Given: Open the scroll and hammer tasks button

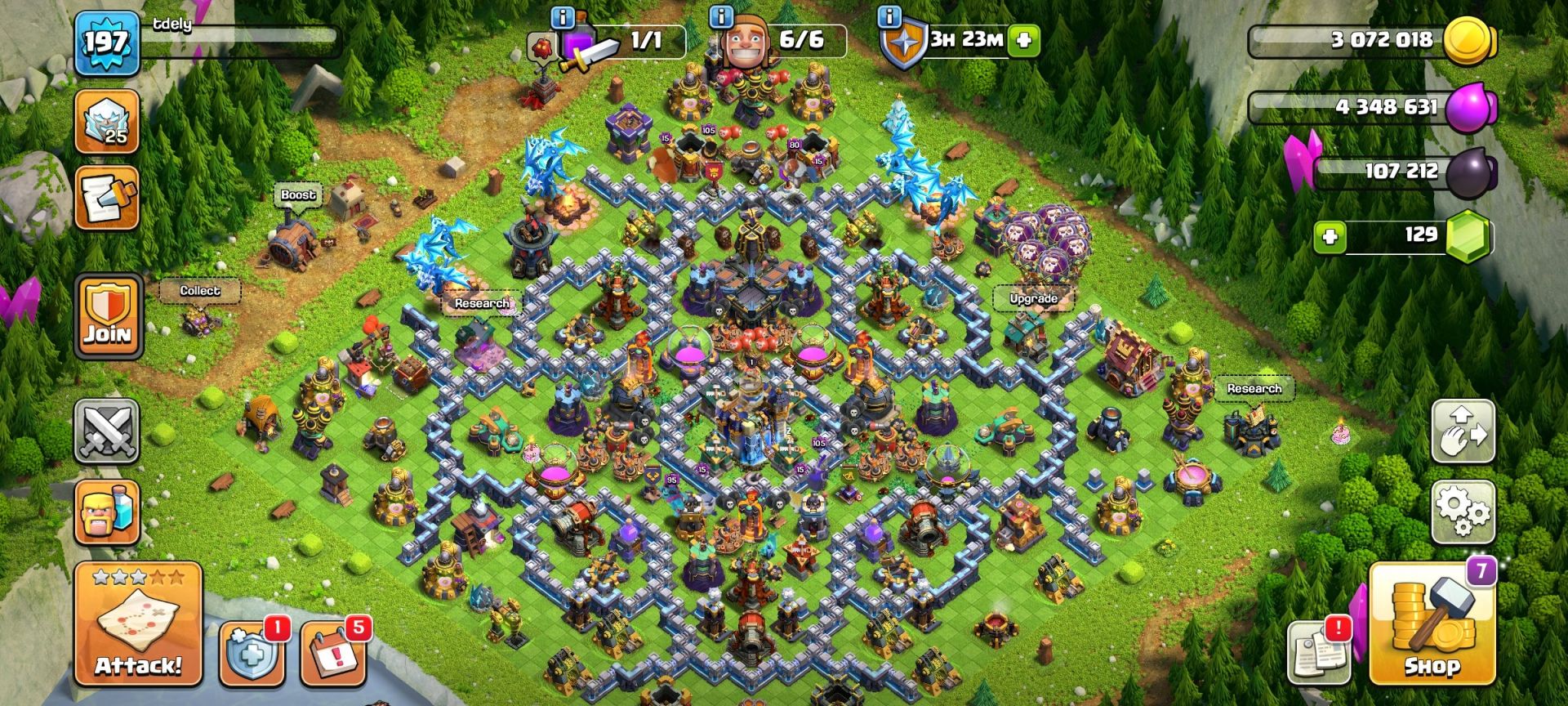Looking at the screenshot, I should tap(107, 199).
